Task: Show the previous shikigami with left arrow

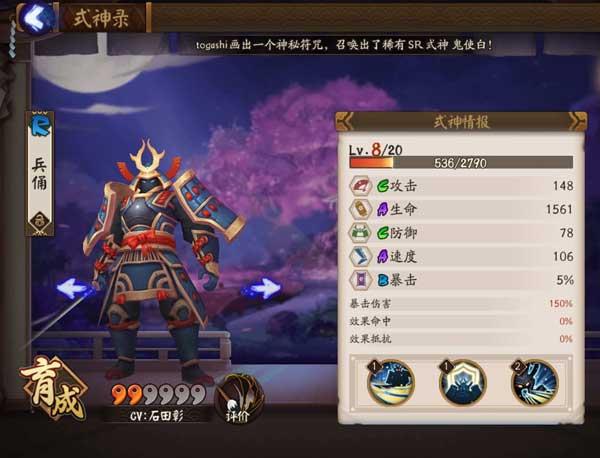Action: click(74, 288)
